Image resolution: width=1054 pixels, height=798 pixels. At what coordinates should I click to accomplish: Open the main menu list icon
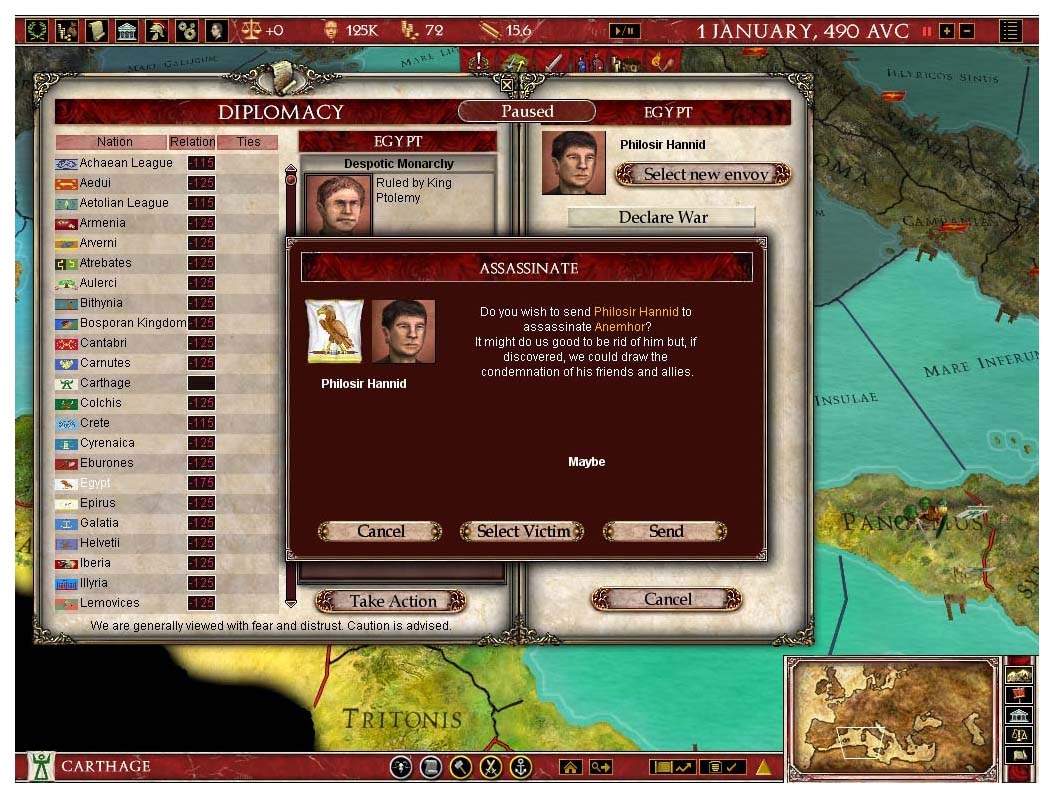coord(1011,31)
